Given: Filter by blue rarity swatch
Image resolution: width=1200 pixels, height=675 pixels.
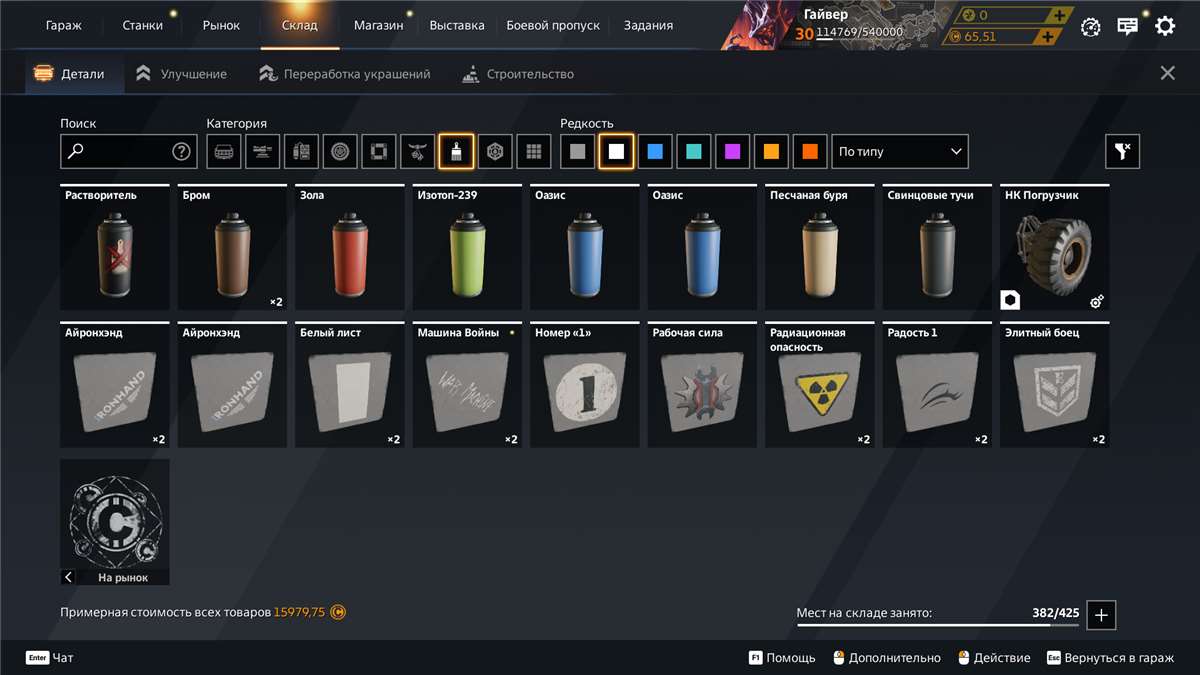Looking at the screenshot, I should pyautogui.click(x=655, y=152).
